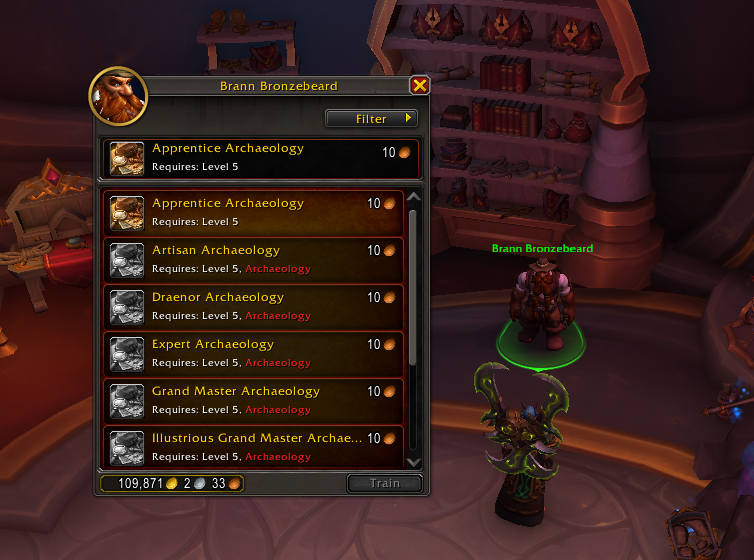Choose the Draenor Archaeology skill
Viewport: 754px width, 560px height.
pos(254,304)
